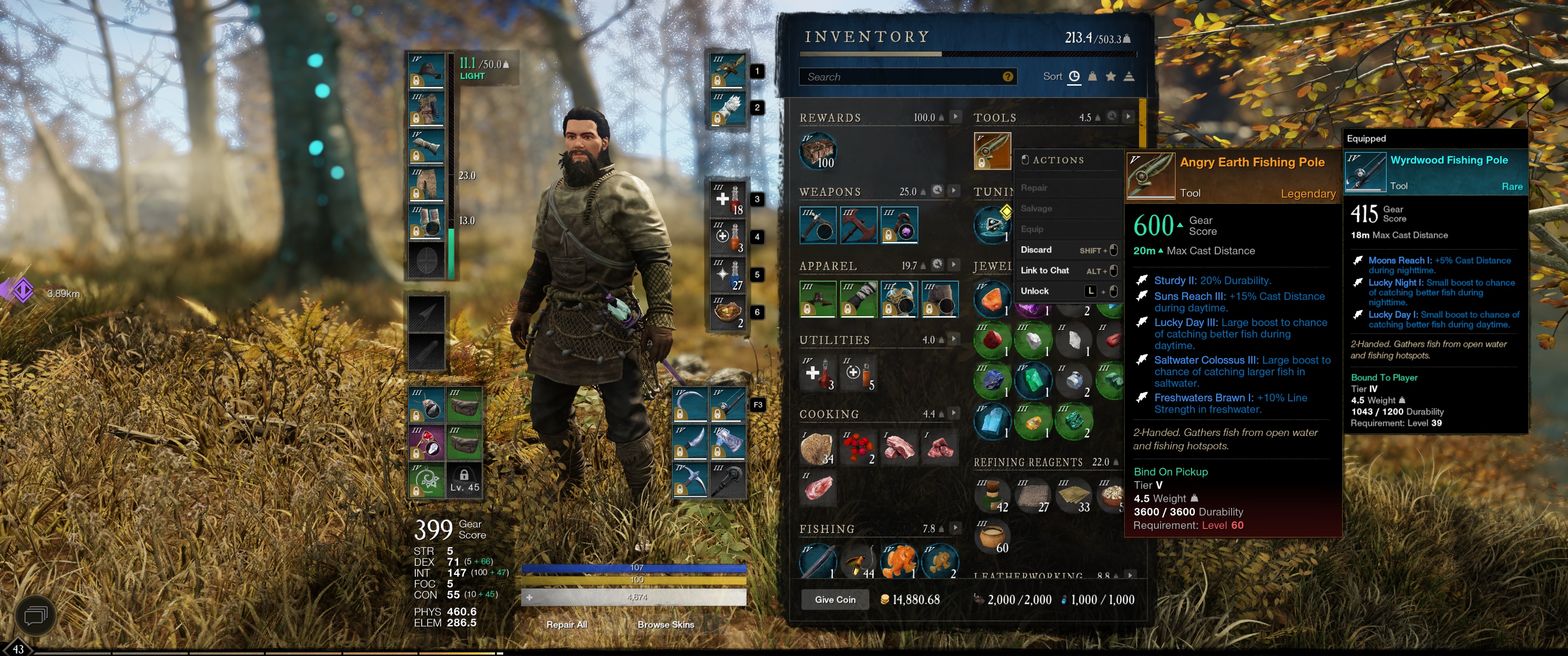Sort inventory by rarity star icon
The width and height of the screenshot is (1568, 656).
click(1111, 77)
